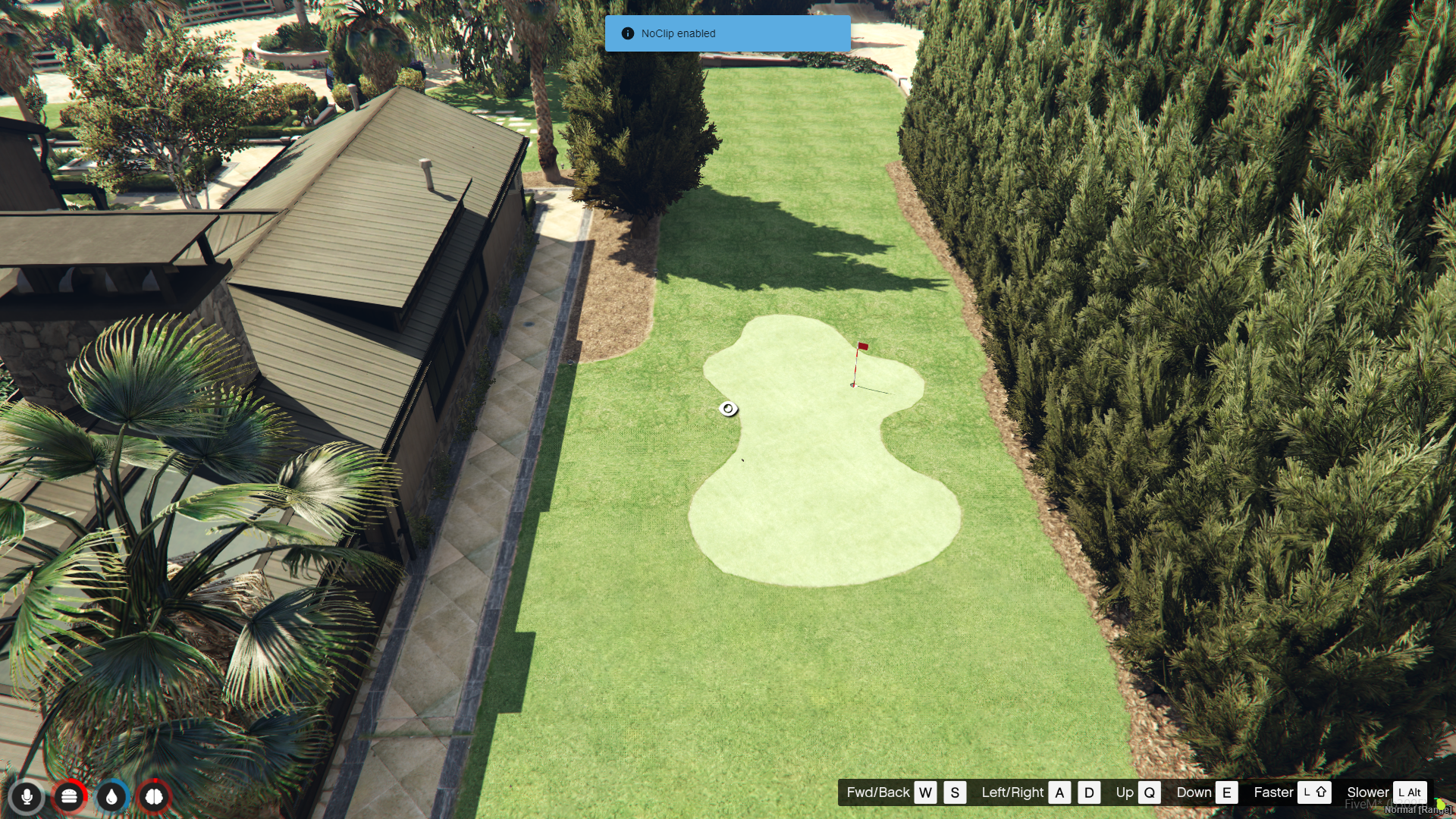Click the water drop thirst icon
Image resolution: width=1456 pixels, height=819 pixels.
pos(111,797)
